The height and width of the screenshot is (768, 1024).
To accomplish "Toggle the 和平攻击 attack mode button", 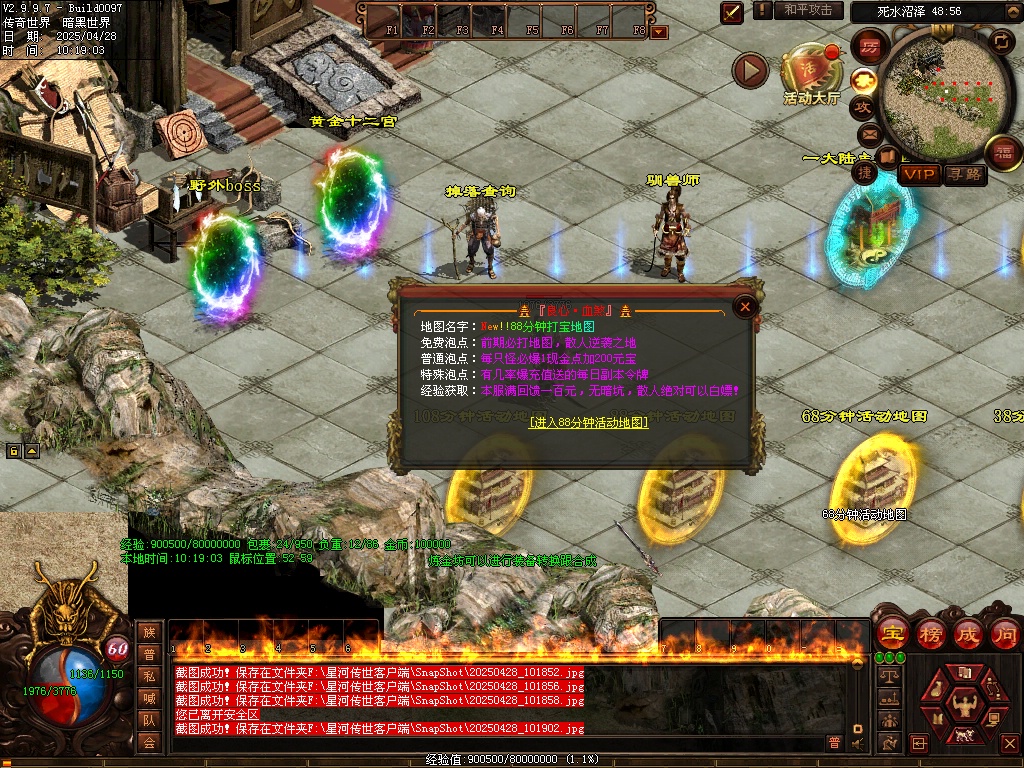I will click(x=808, y=10).
